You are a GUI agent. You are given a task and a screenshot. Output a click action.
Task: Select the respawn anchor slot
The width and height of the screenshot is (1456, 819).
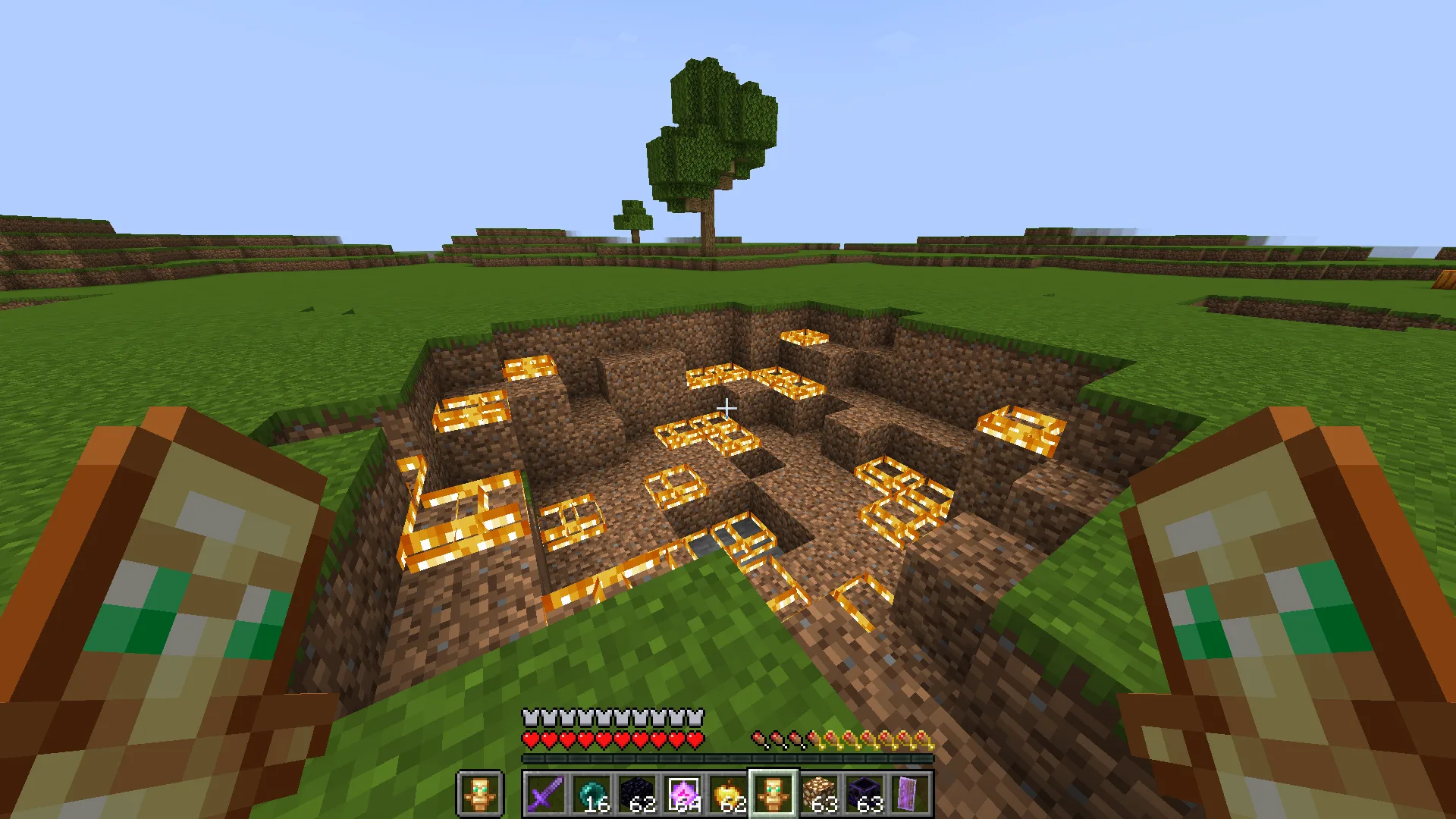point(864,794)
